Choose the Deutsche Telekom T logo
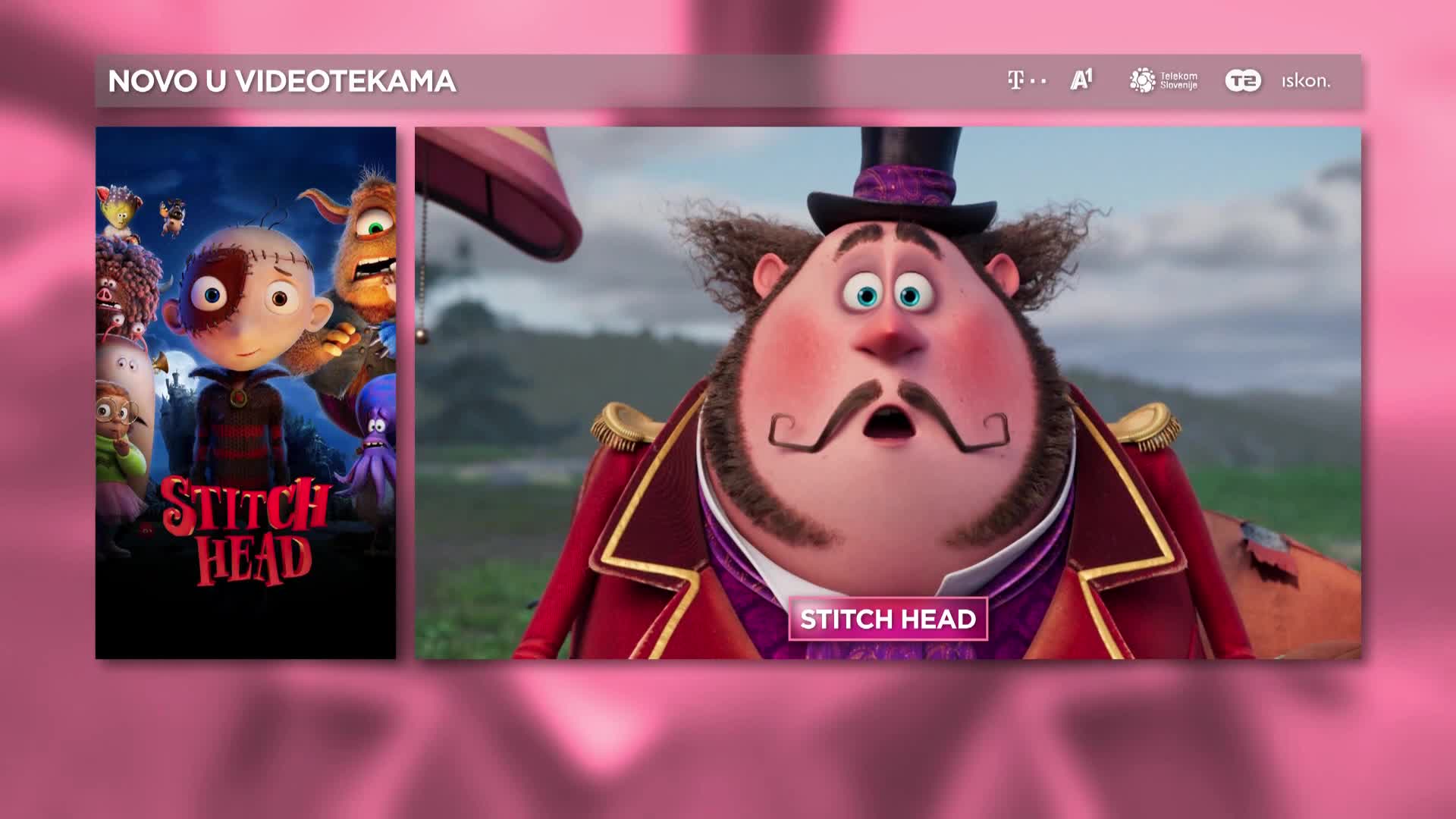This screenshot has height=819, width=1456. [1026, 80]
